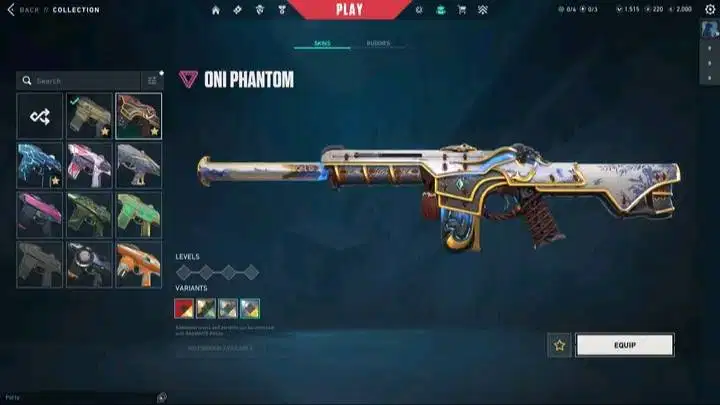Pick the orange Phantom skin thumbnail
Screen dimensions: 720x405
tap(138, 264)
